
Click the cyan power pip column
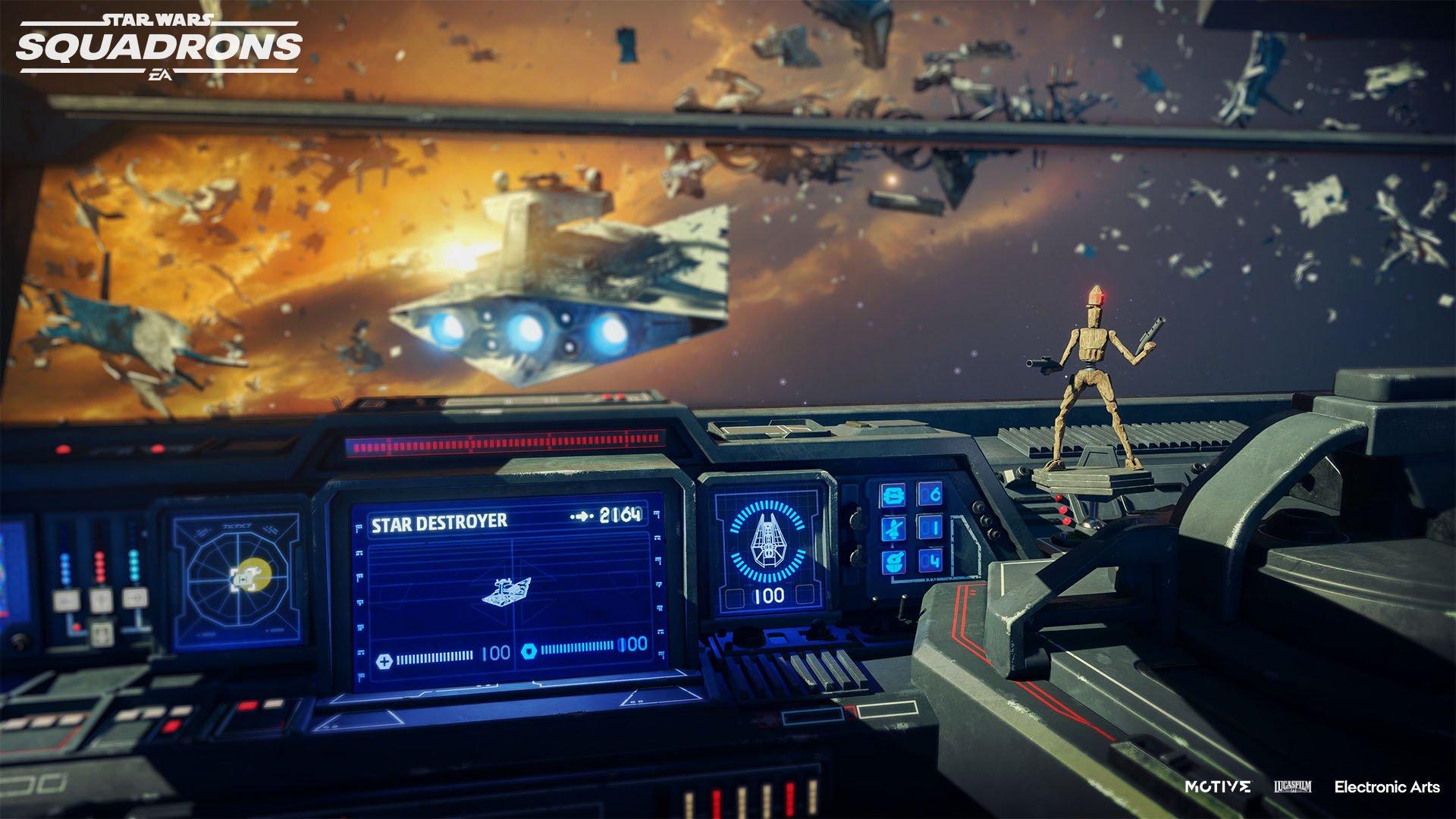click(x=135, y=566)
